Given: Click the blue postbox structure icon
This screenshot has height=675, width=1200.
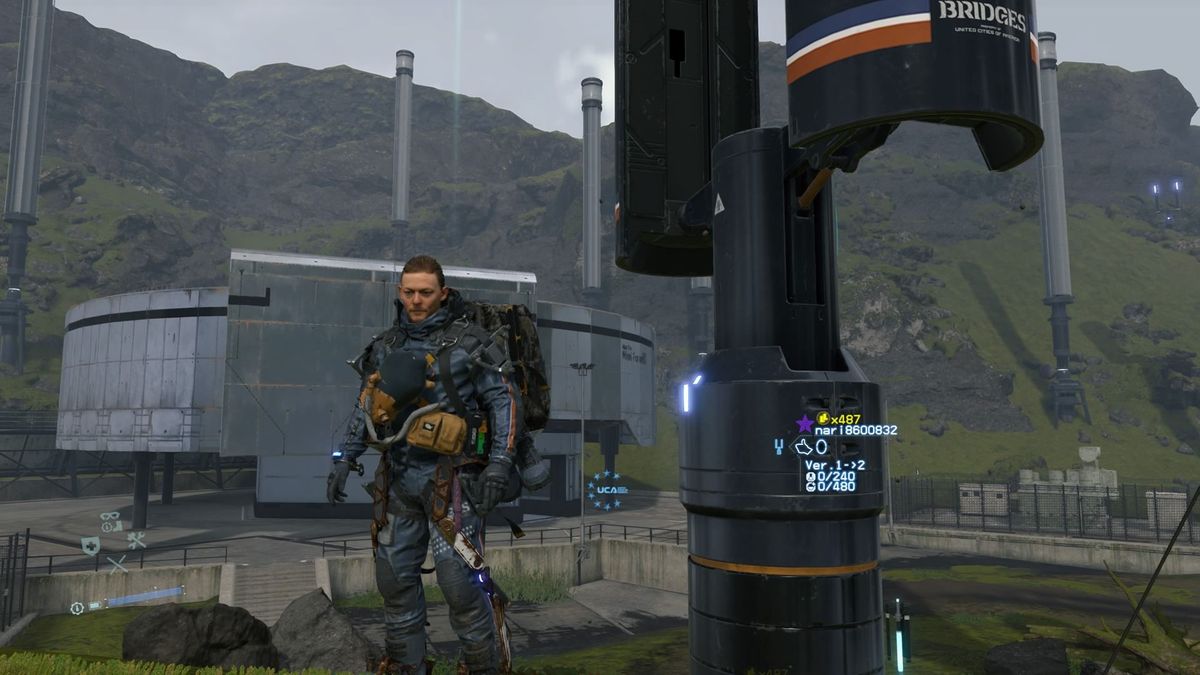Looking at the screenshot, I should [x=779, y=447].
